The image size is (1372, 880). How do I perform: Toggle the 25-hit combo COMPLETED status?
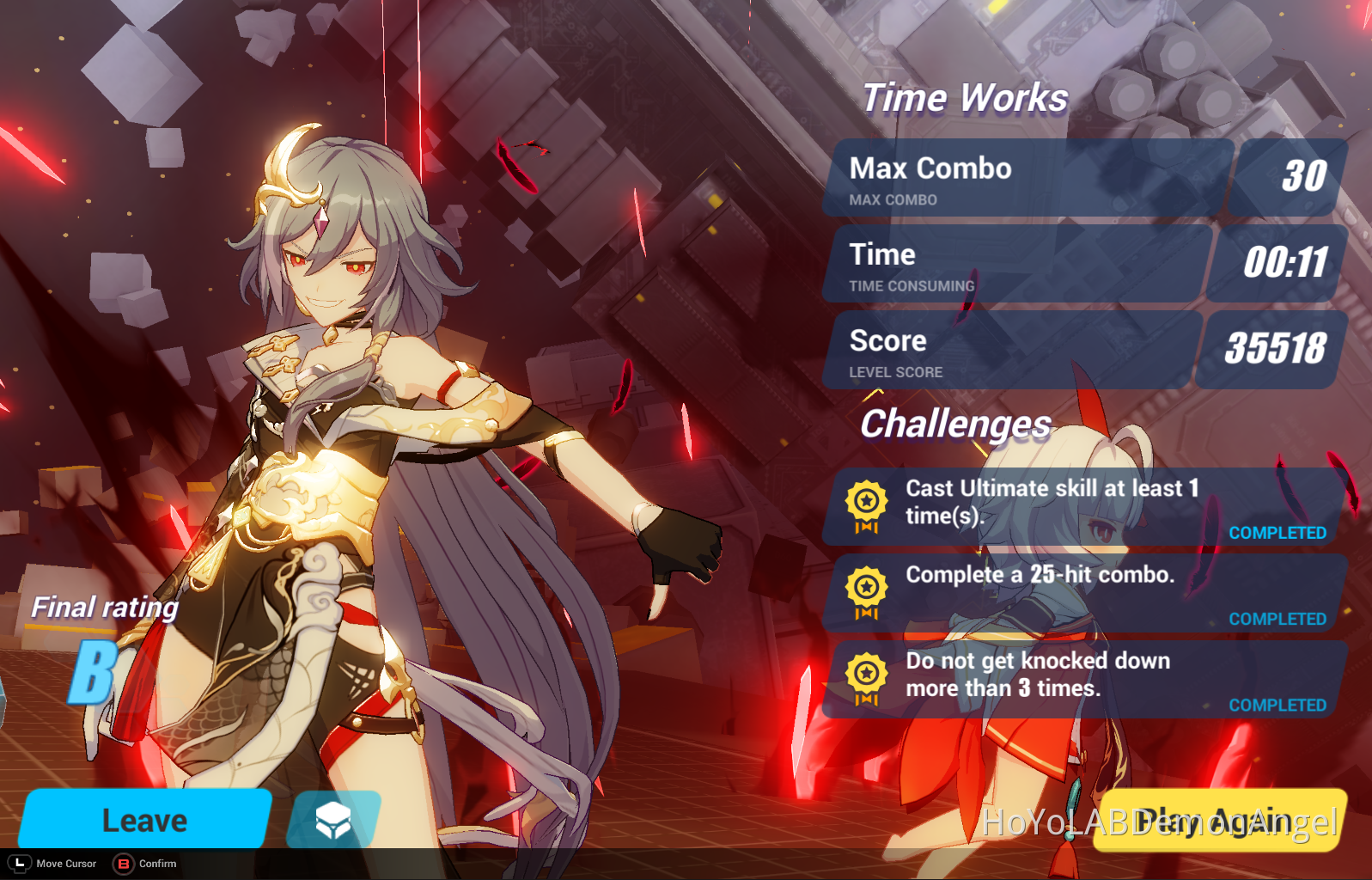(1277, 619)
